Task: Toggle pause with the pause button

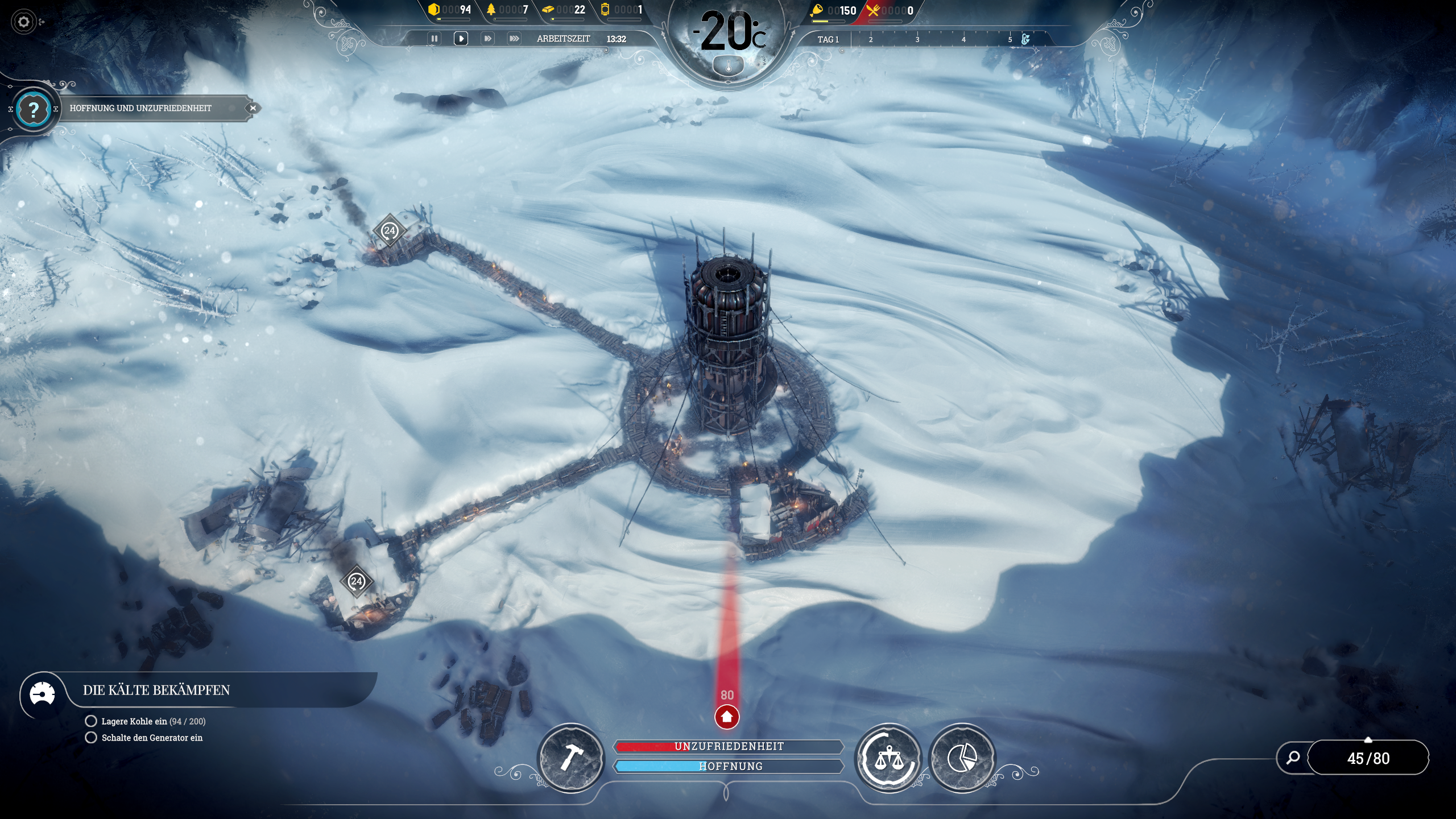Action: tap(435, 39)
